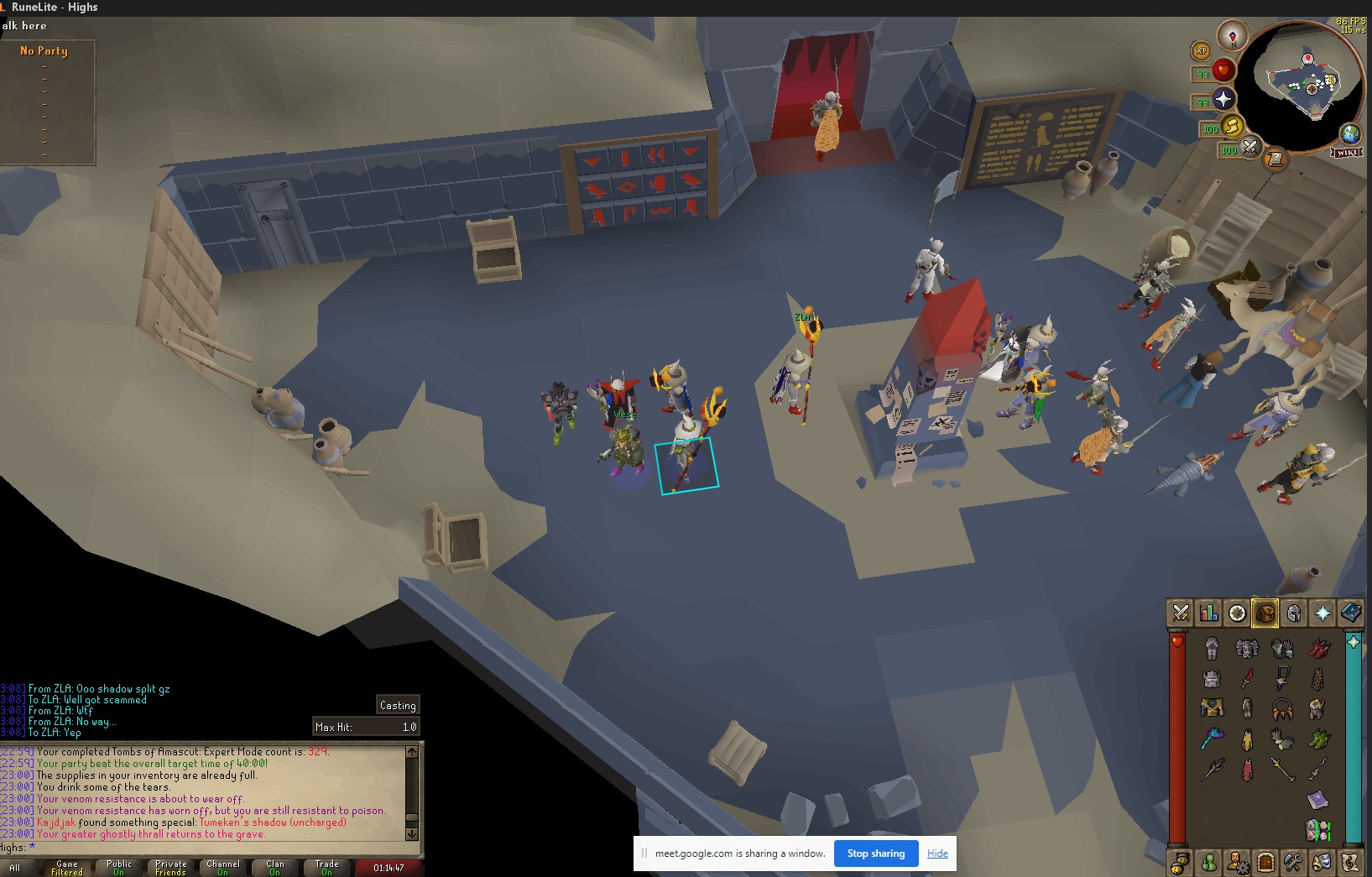
Task: Select the purple book in inventory
Action: [x=1317, y=799]
